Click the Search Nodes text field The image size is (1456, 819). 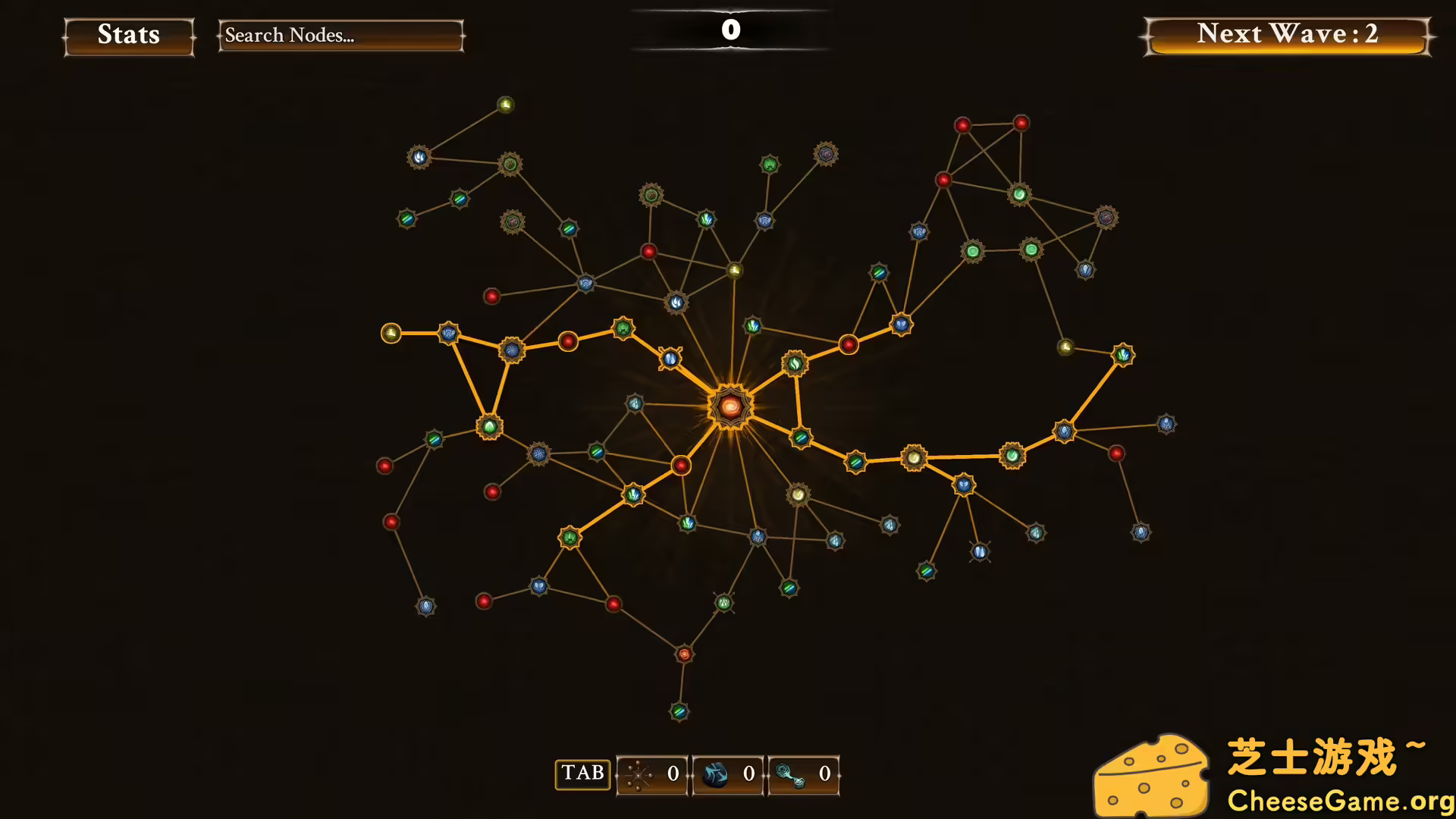pos(340,35)
